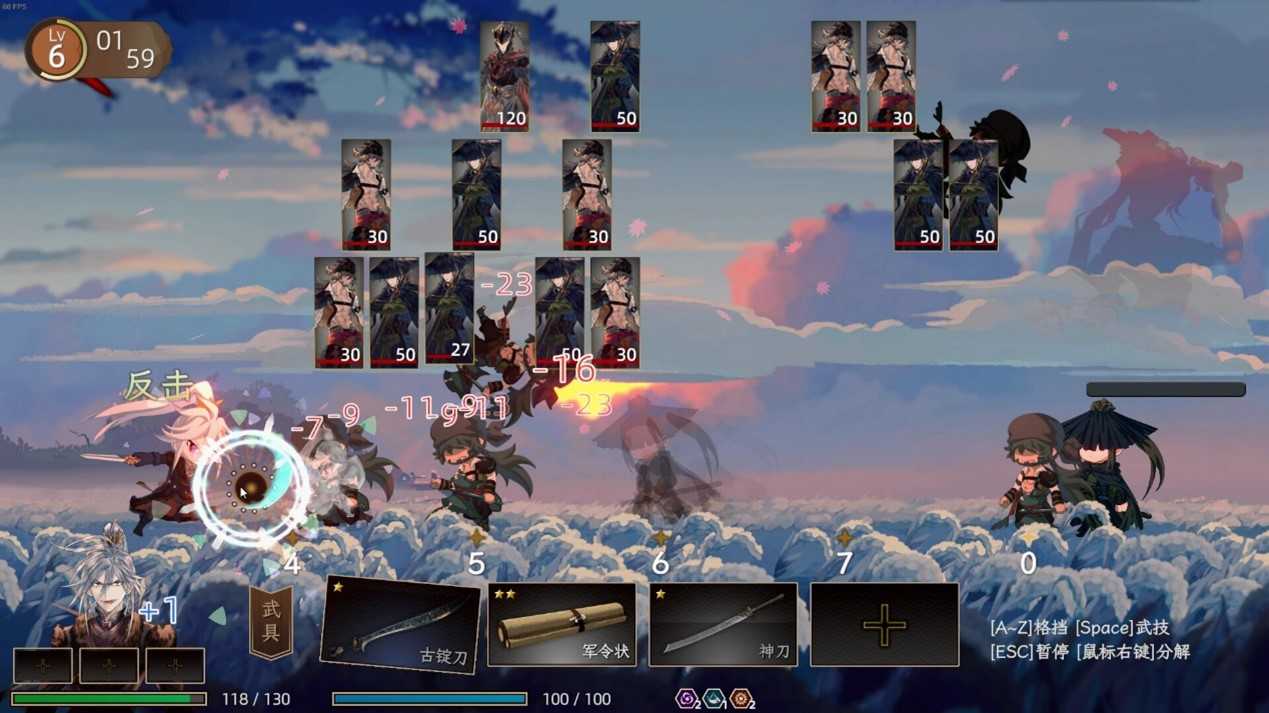The width and height of the screenshot is (1269, 713).
Task: Choose the 神刀 blade card
Action: (723, 625)
